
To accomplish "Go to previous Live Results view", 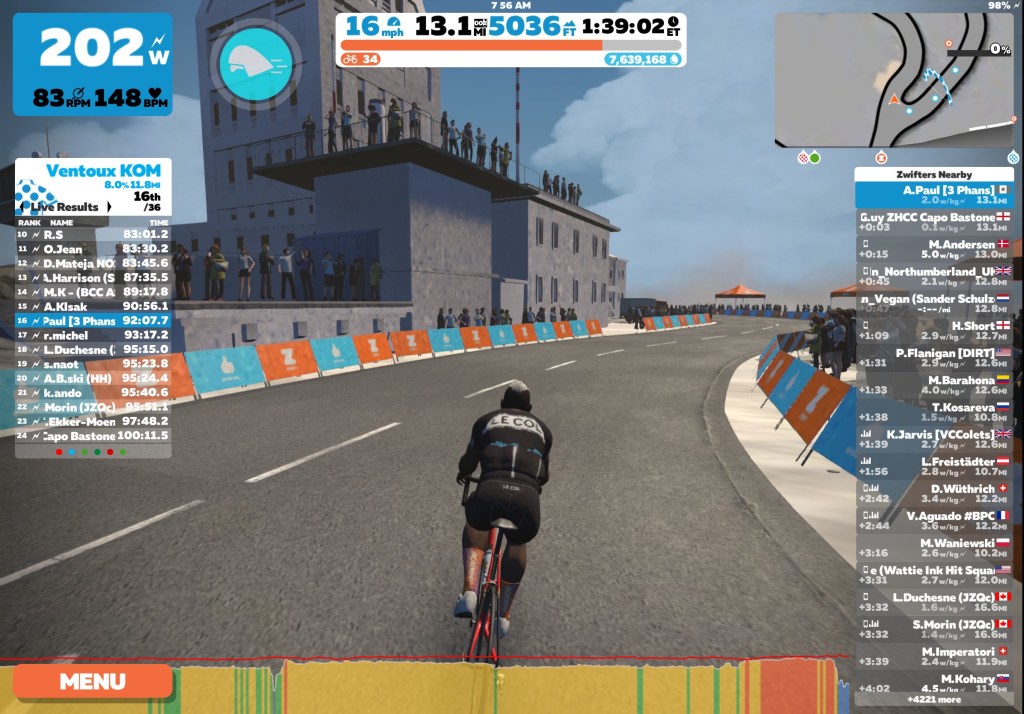I will [24, 207].
